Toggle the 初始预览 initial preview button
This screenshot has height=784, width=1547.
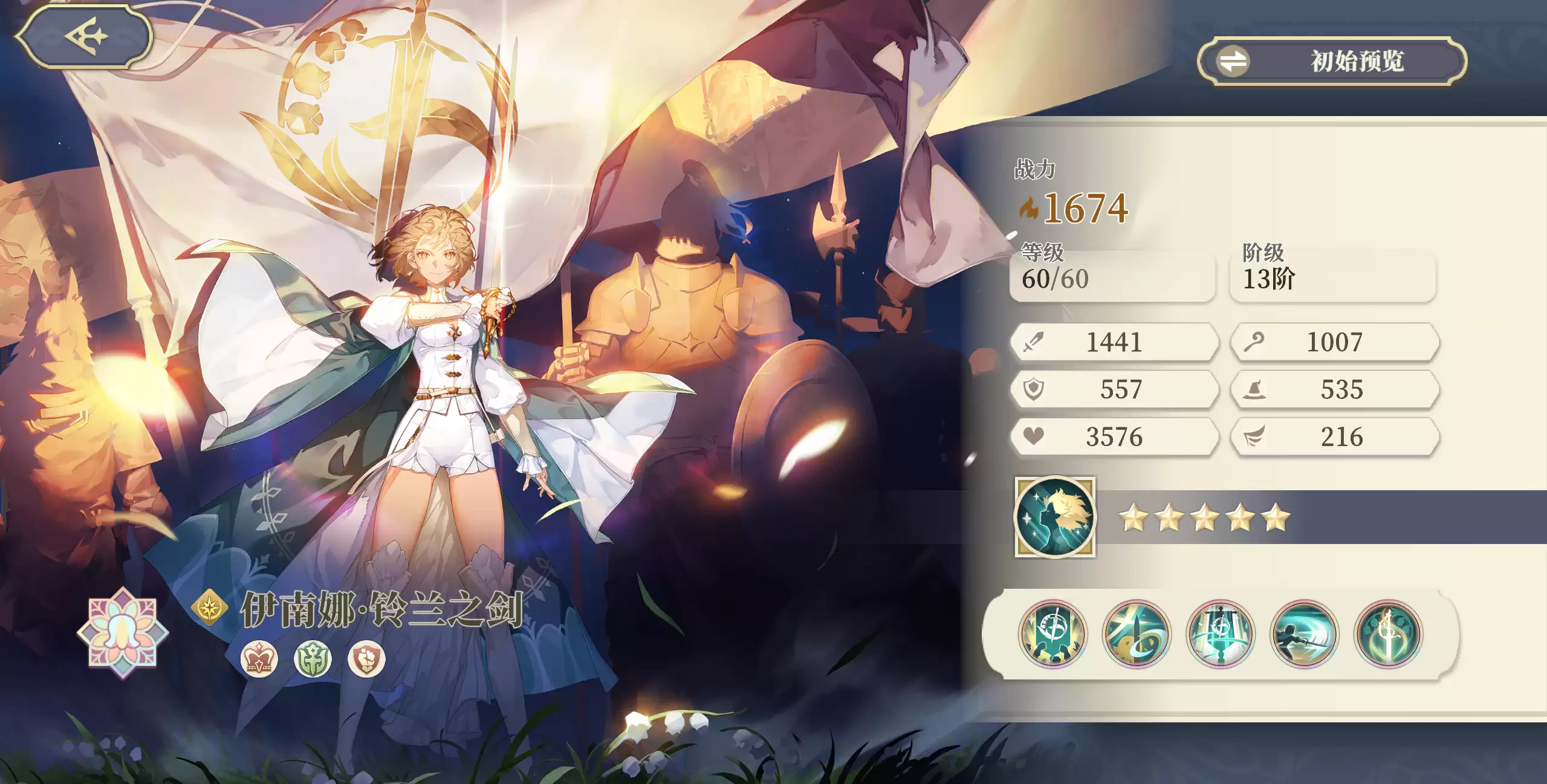coord(1332,61)
